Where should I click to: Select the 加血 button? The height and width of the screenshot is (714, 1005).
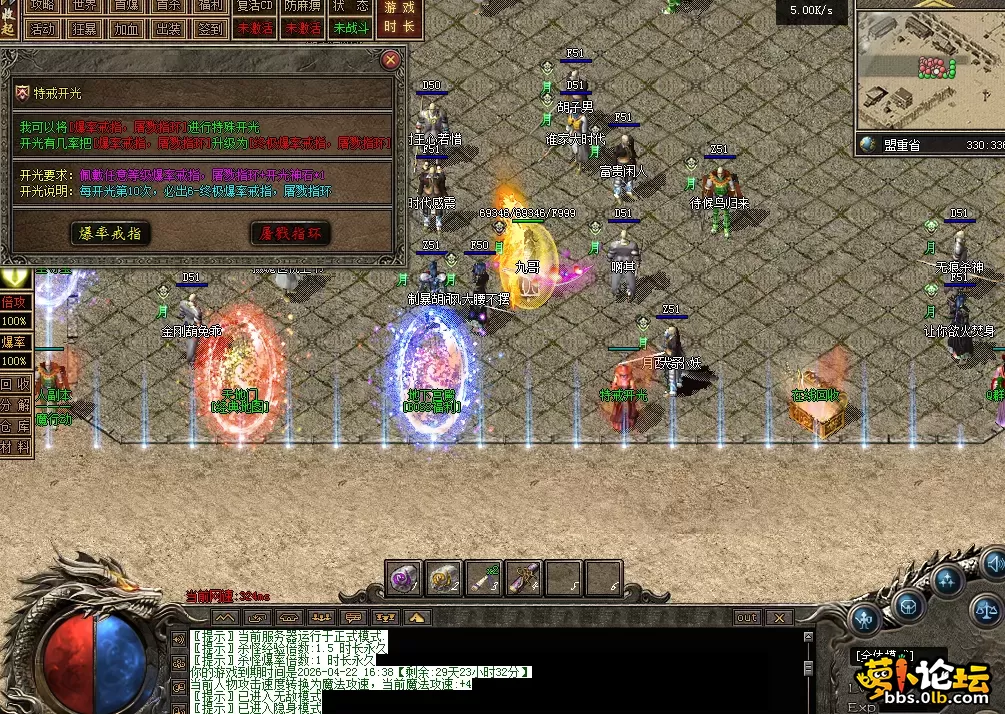pyautogui.click(x=127, y=29)
